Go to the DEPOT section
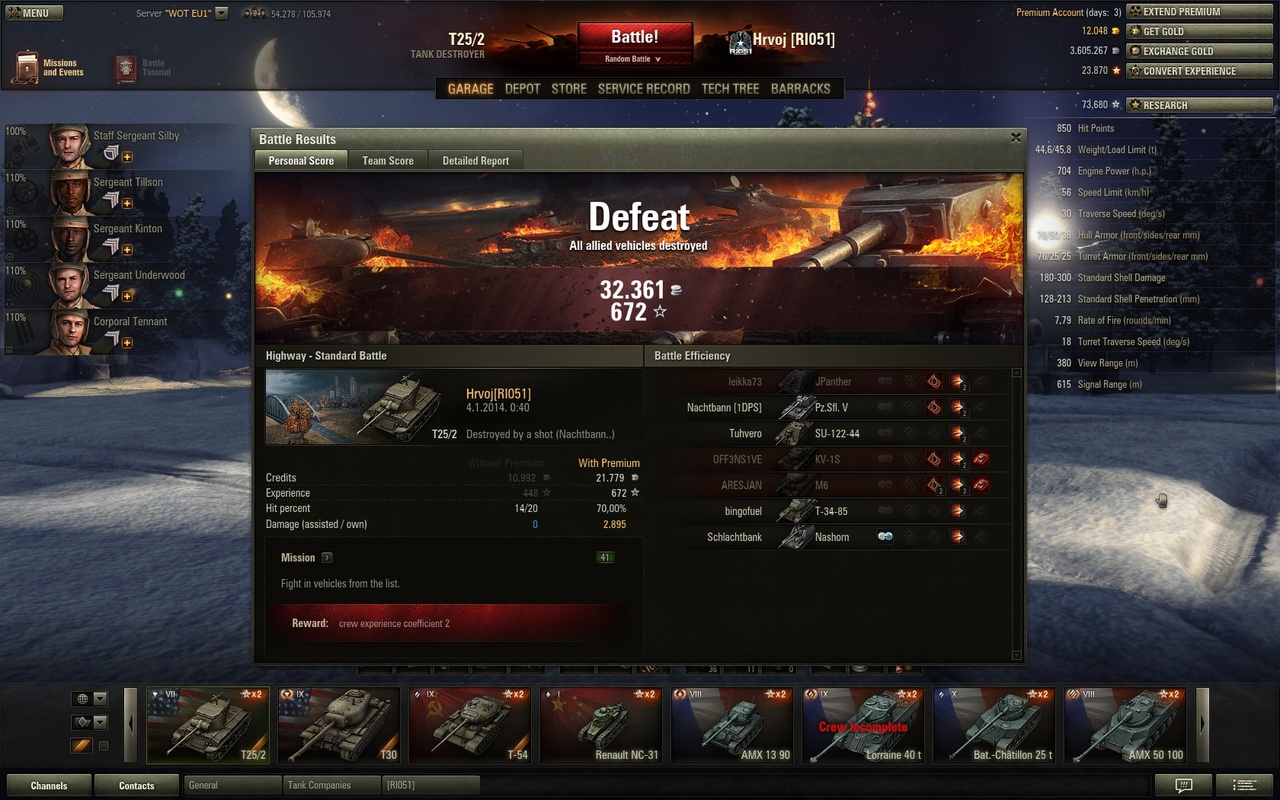Viewport: 1280px width, 800px height. [x=522, y=88]
